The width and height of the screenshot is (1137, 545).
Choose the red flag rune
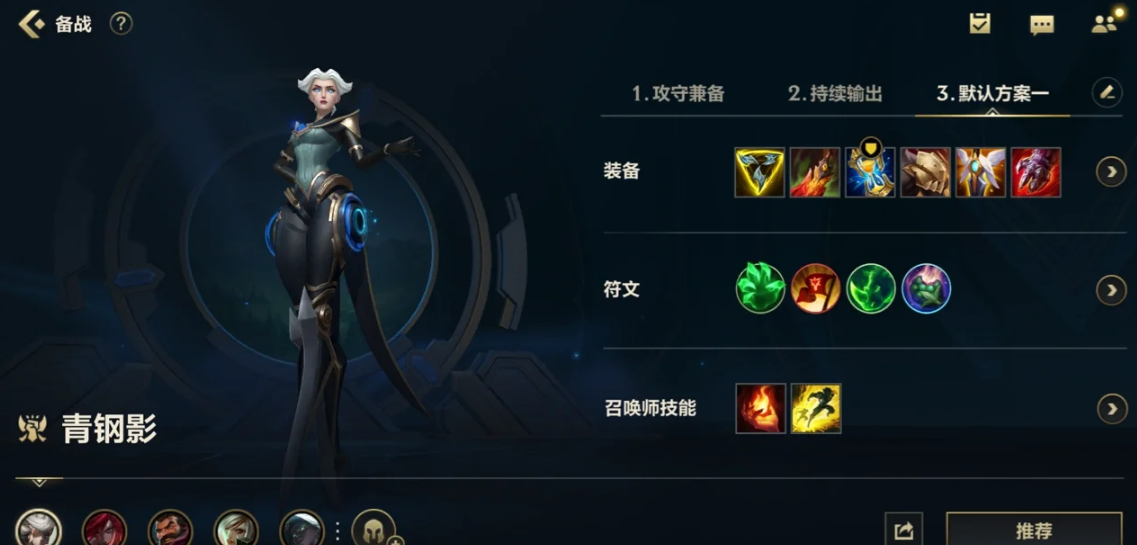point(816,289)
